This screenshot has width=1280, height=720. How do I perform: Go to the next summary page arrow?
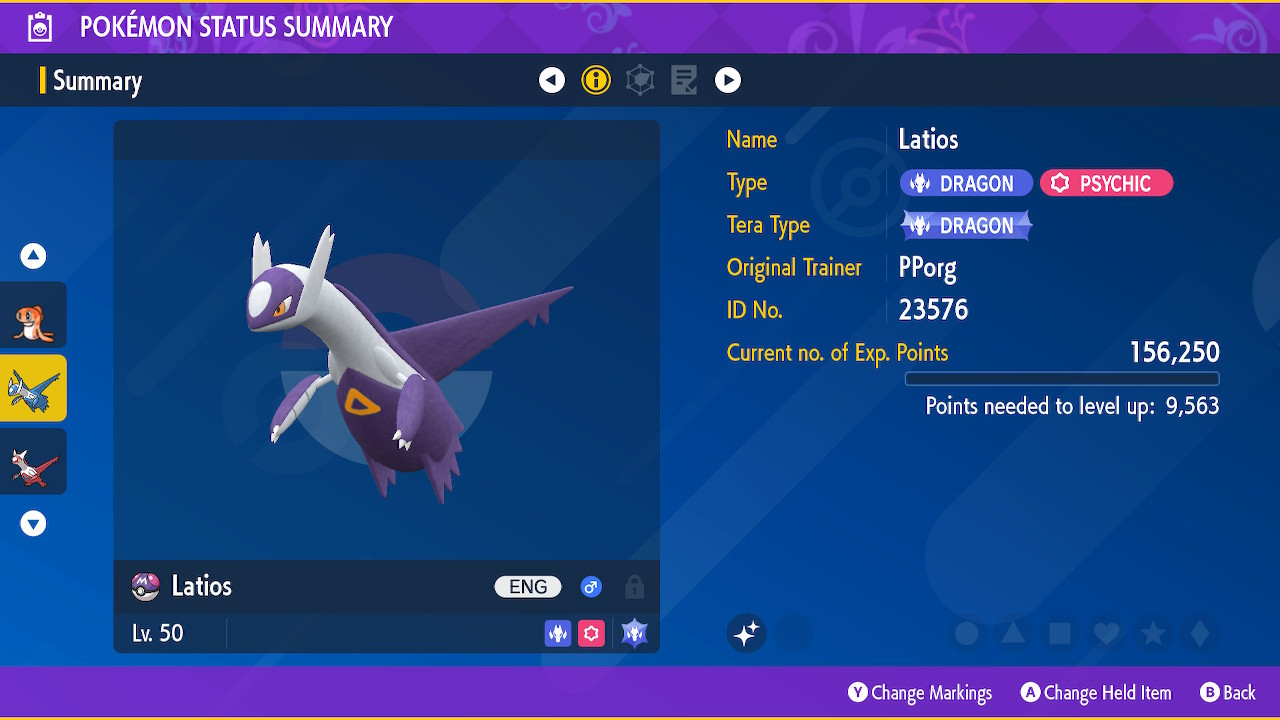(x=728, y=80)
